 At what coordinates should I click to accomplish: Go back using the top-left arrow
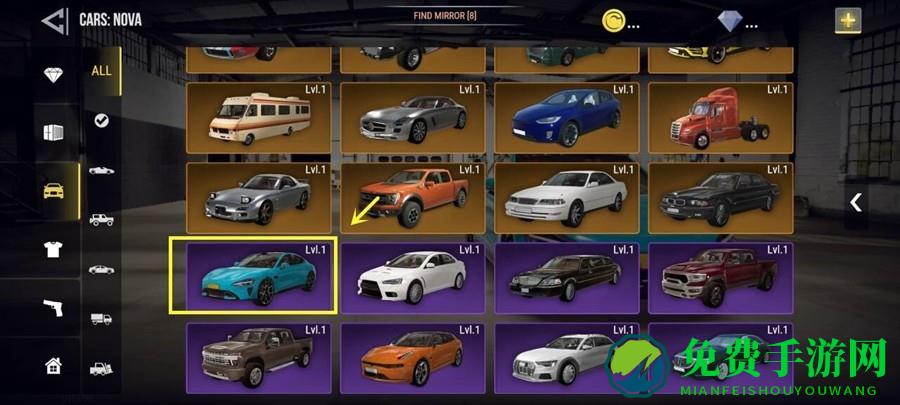(x=55, y=19)
